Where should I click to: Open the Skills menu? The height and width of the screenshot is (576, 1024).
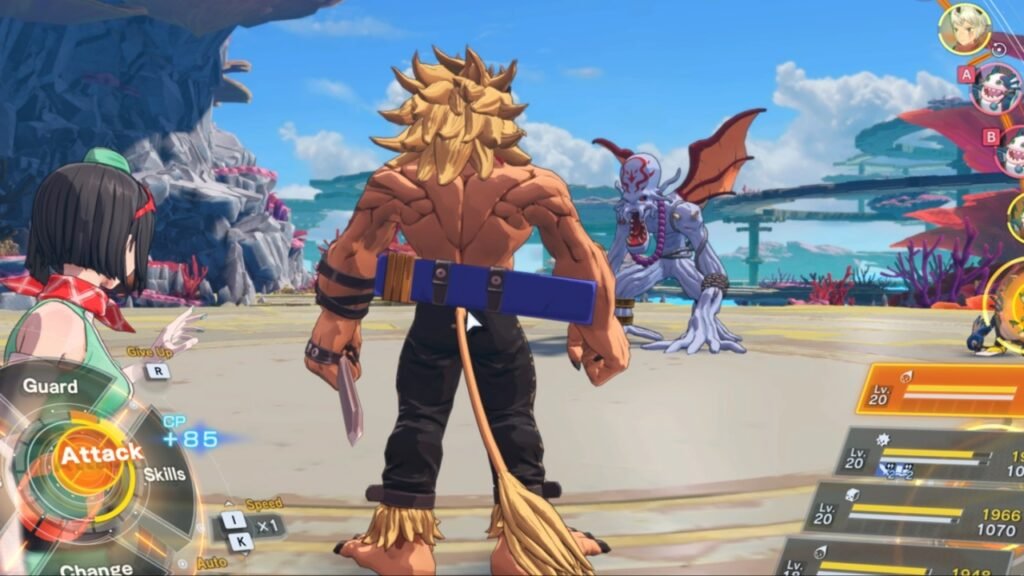click(x=164, y=474)
